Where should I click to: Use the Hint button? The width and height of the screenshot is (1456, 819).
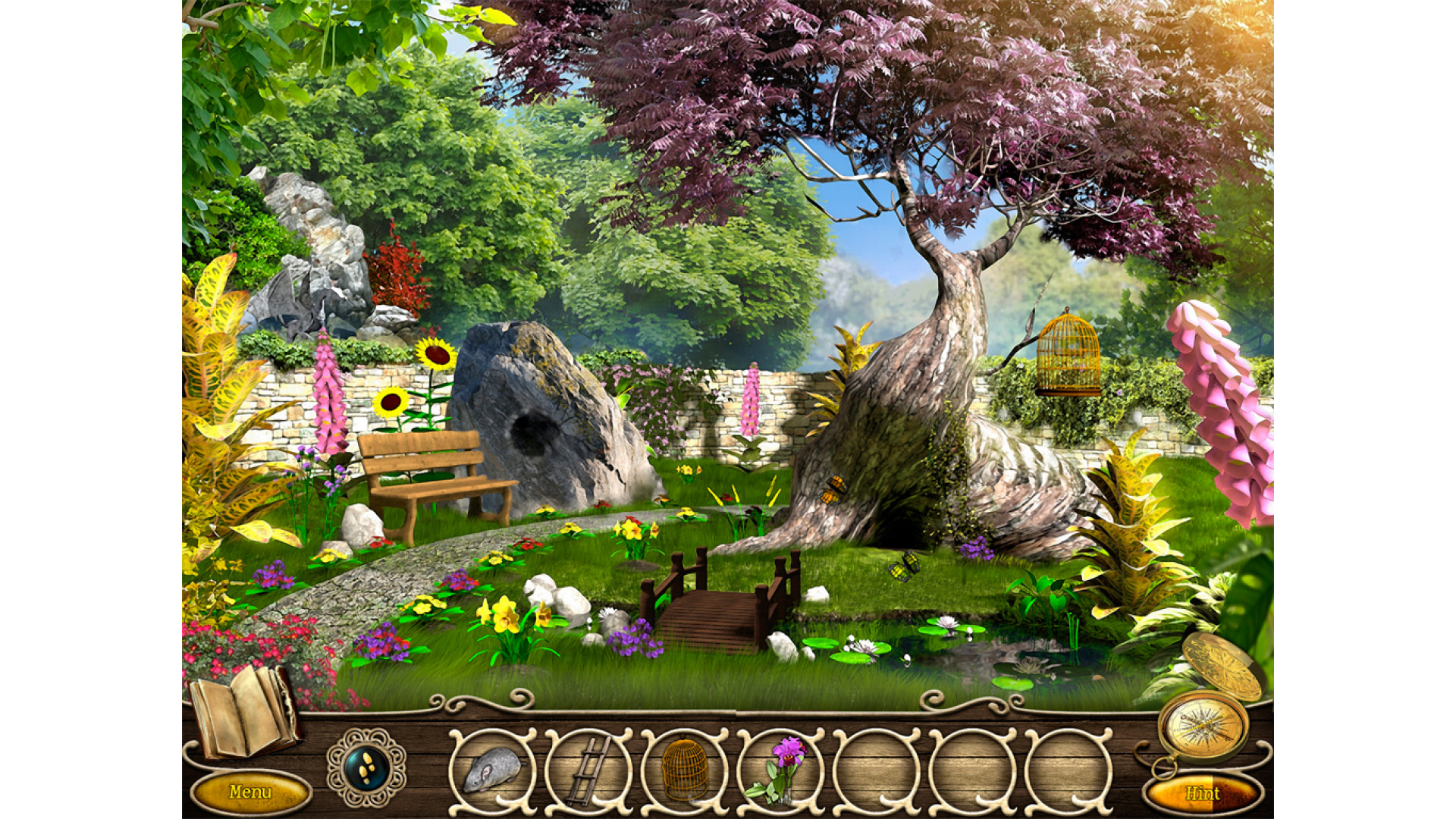pyautogui.click(x=1203, y=794)
